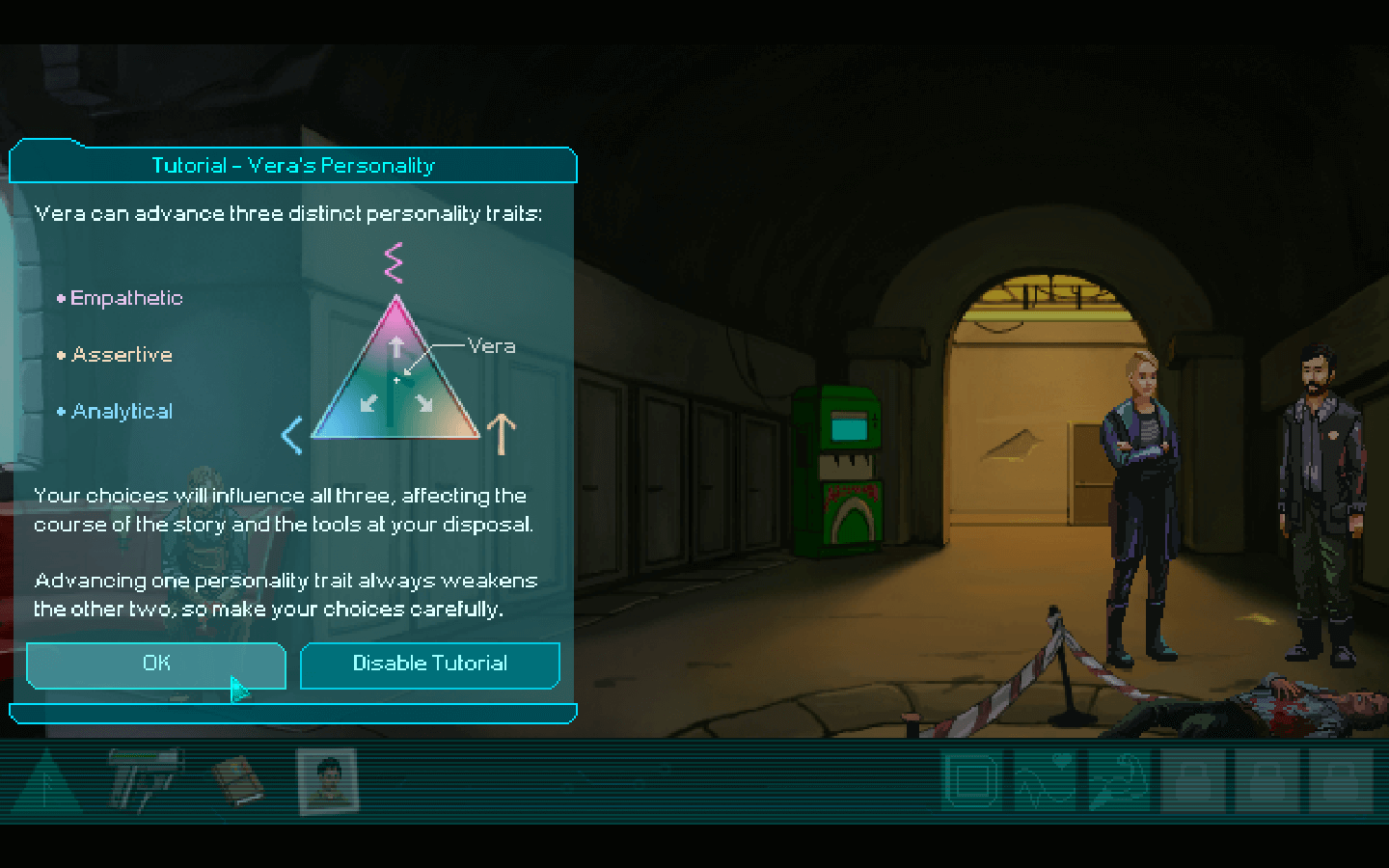This screenshot has width=1389, height=868.
Task: Activate the flexed arm ability icon
Action: (x=1119, y=780)
